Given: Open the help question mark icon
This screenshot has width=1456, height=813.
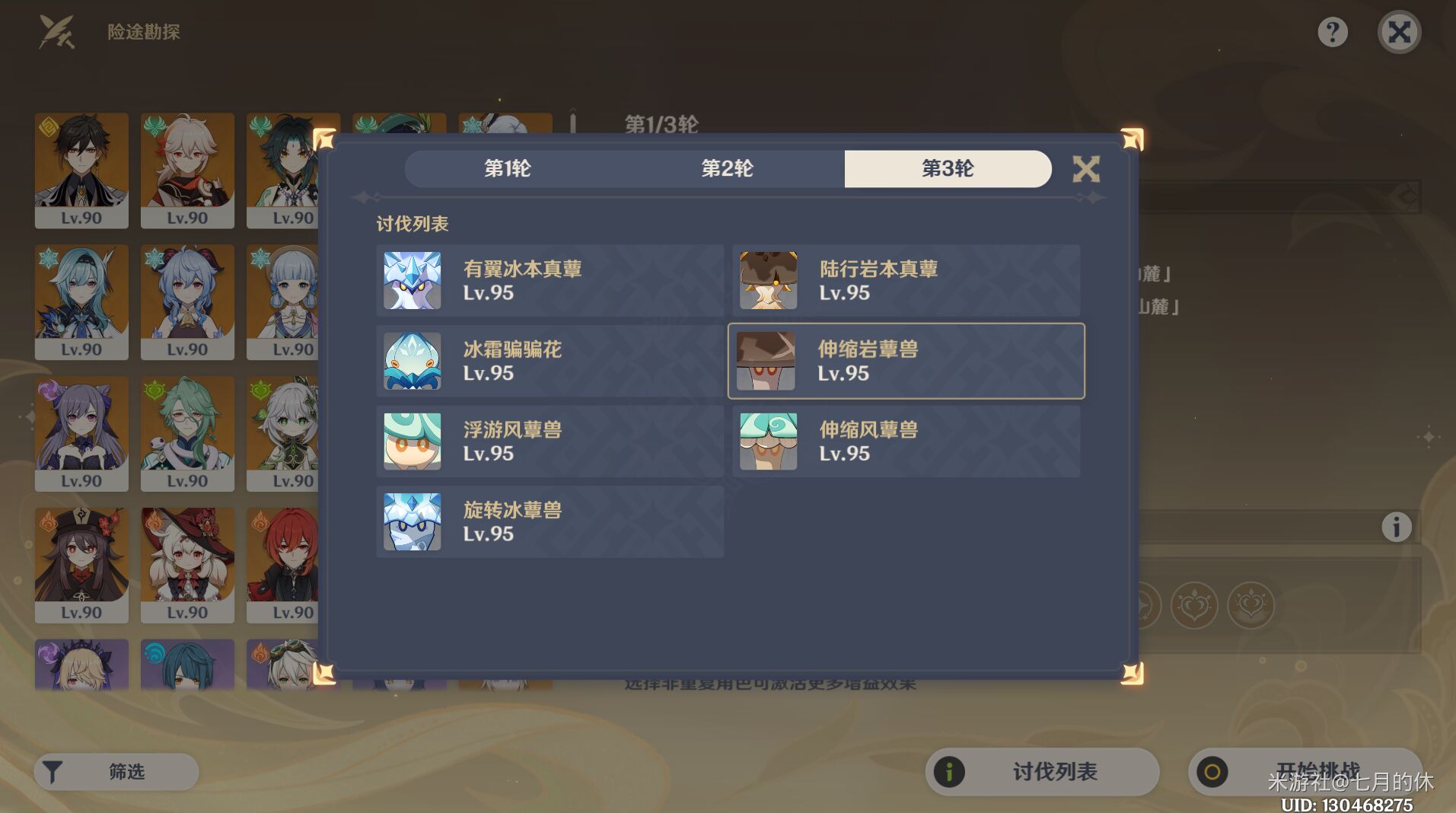Looking at the screenshot, I should (x=1332, y=32).
